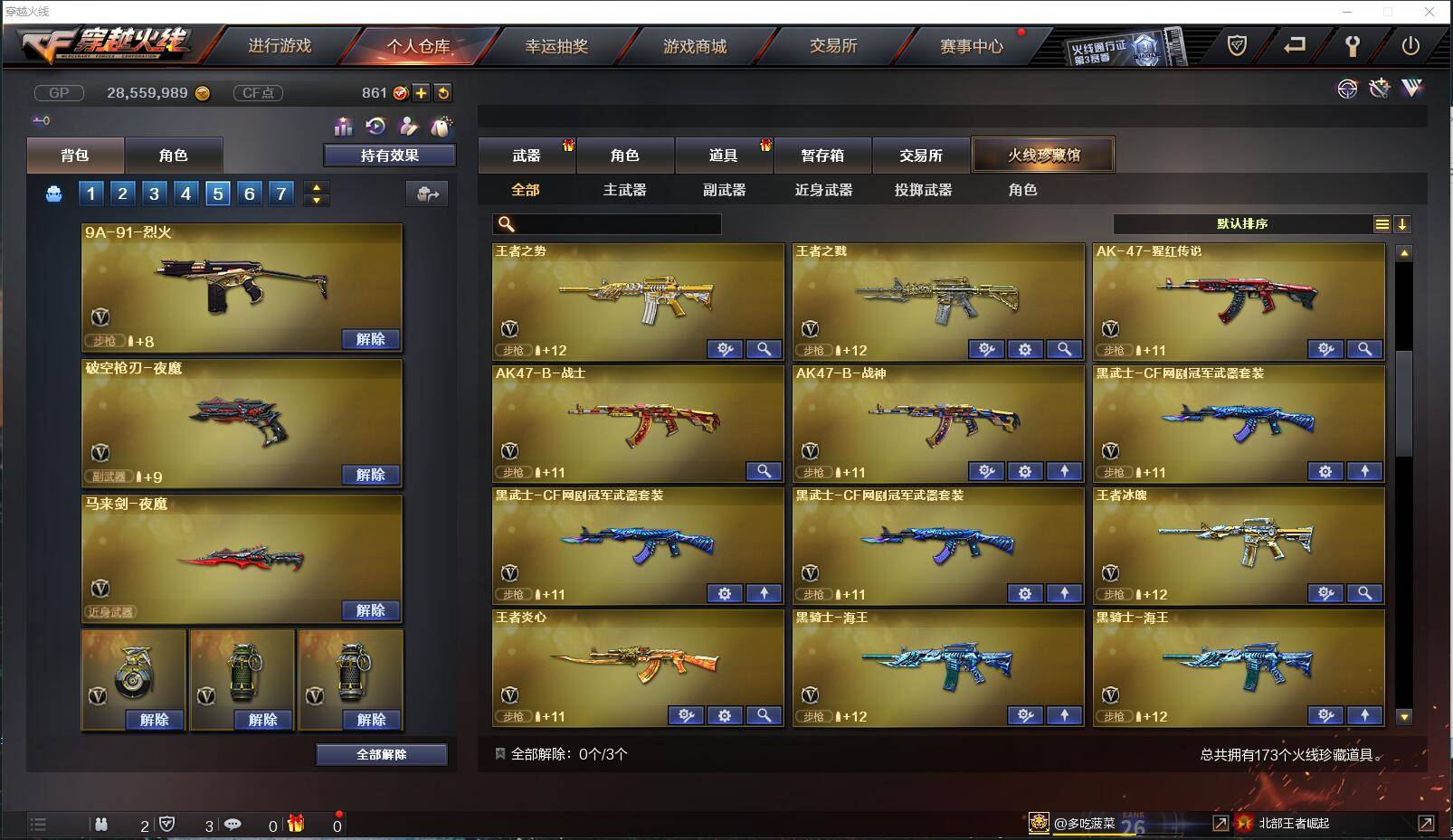Image resolution: width=1453 pixels, height=840 pixels.
Task: Click 解除 on the 9A-91-烈火 weapon
Action: point(368,338)
